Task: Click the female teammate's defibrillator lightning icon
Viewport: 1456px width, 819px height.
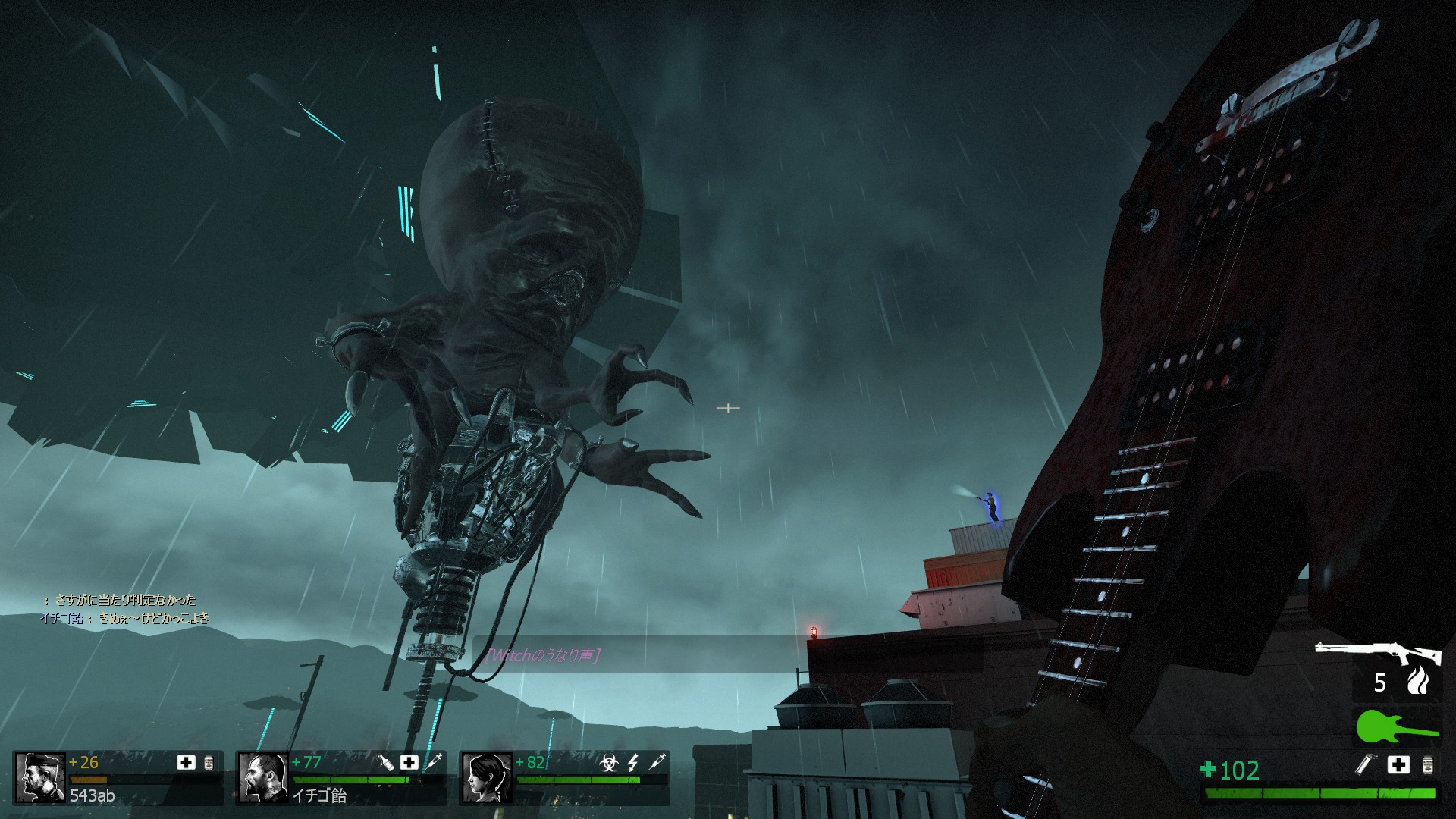Action: point(633,762)
